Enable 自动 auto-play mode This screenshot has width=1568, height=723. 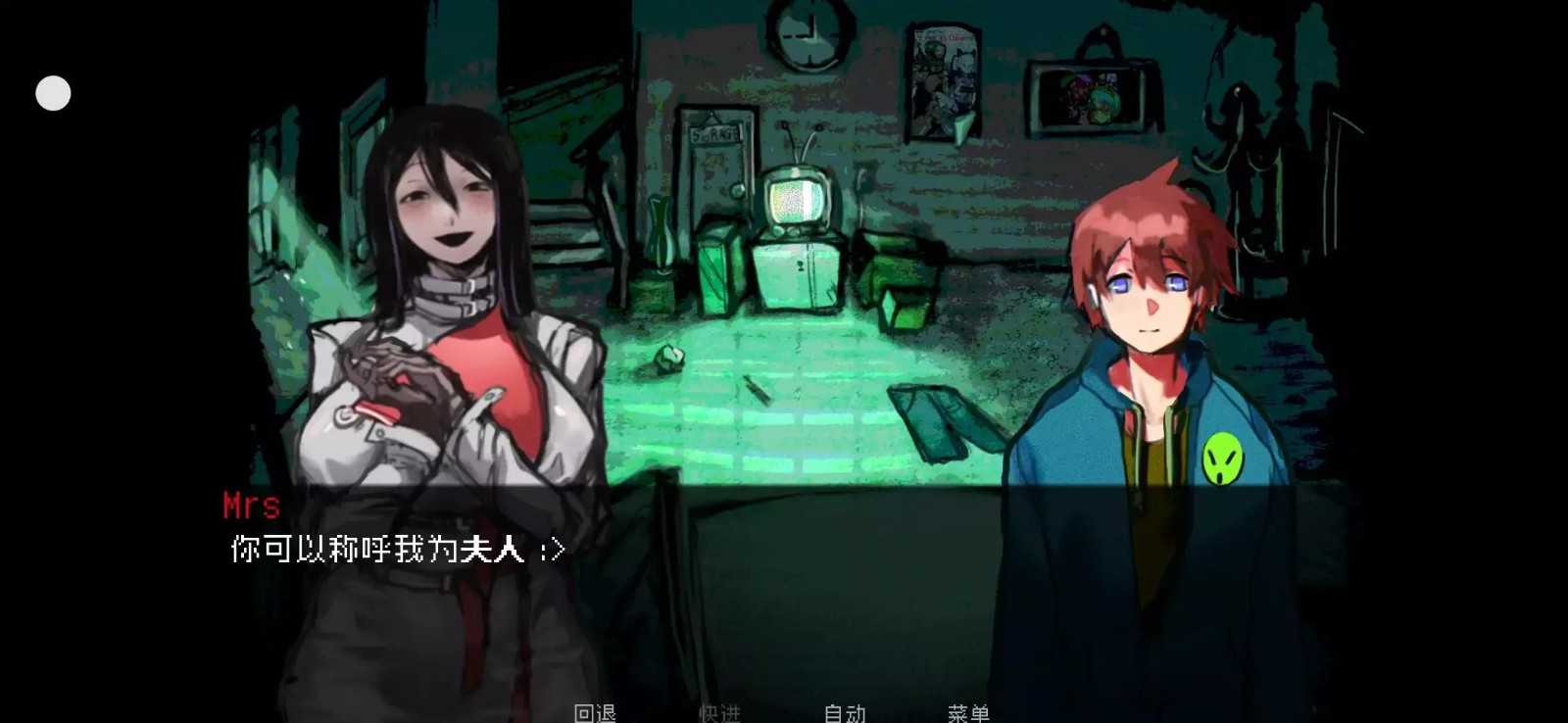pyautogui.click(x=845, y=713)
